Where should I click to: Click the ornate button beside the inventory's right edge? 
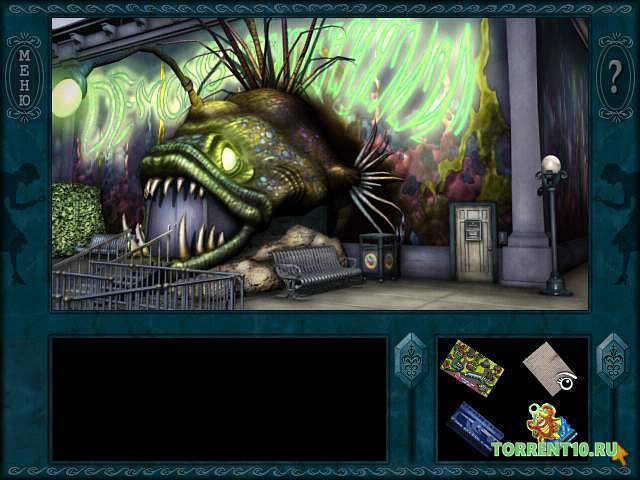[610, 358]
